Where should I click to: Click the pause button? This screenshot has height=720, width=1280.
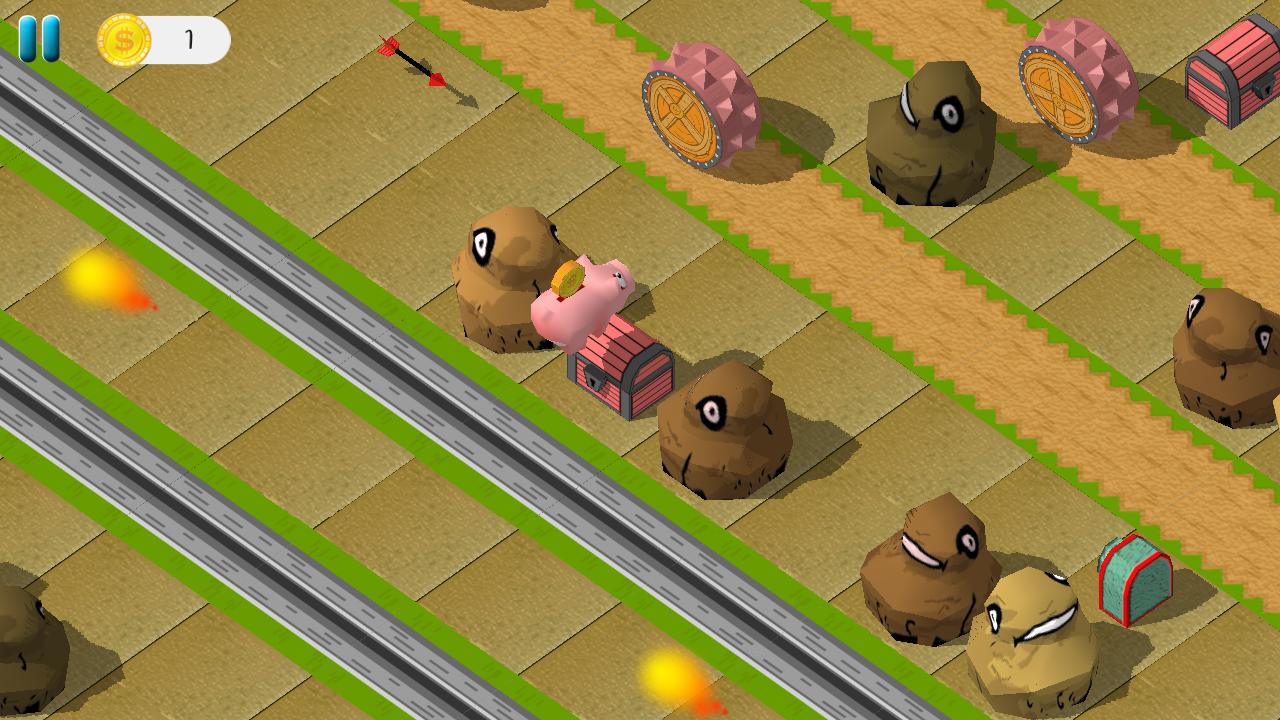(40, 38)
